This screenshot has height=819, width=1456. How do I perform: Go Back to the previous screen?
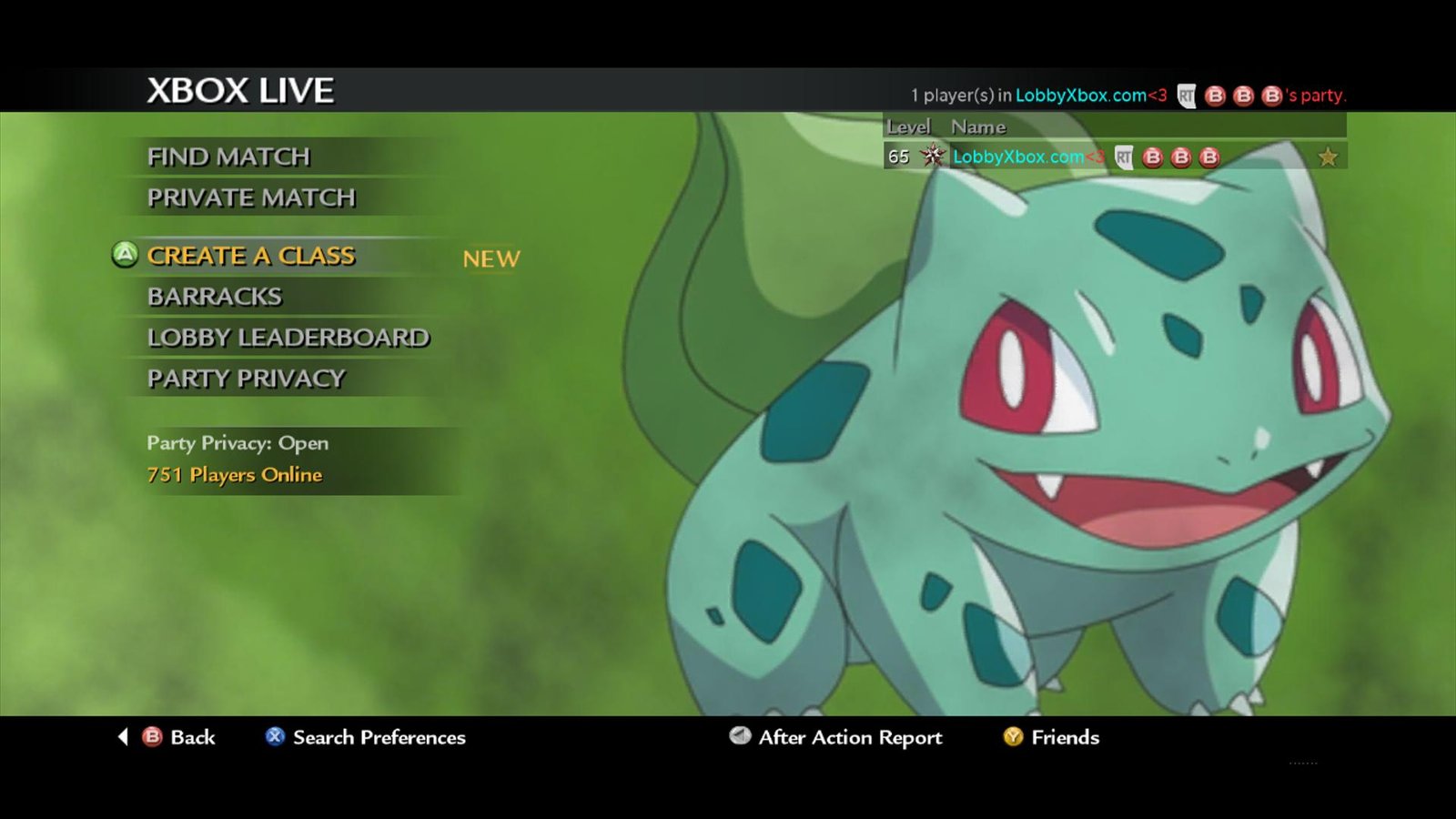pos(179,737)
